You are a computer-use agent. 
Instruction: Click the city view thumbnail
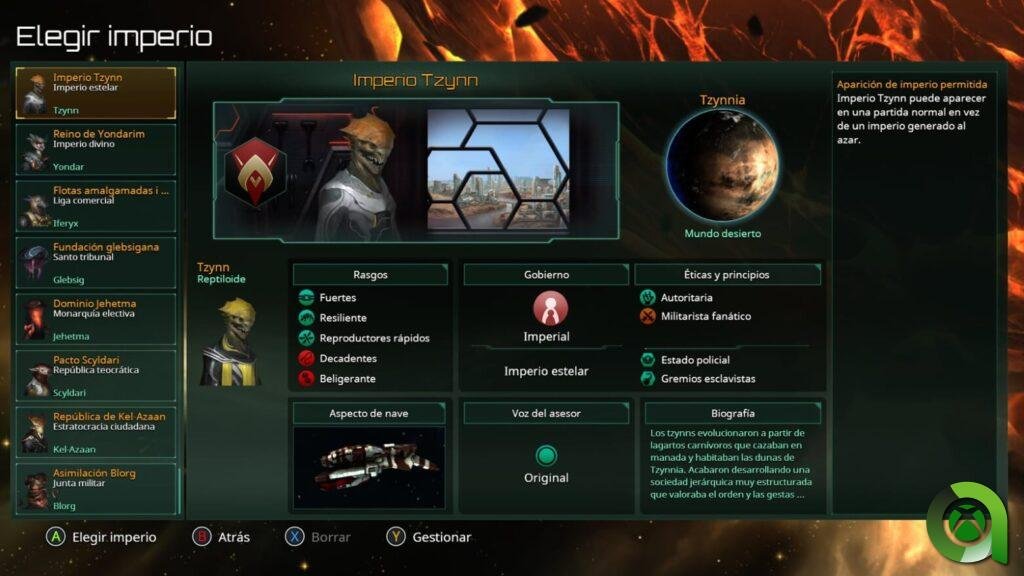[498, 170]
